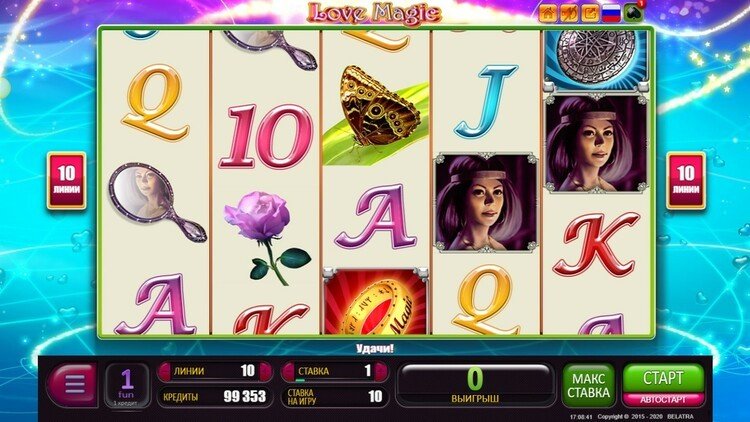Change language via the Russian flag

tap(609, 13)
